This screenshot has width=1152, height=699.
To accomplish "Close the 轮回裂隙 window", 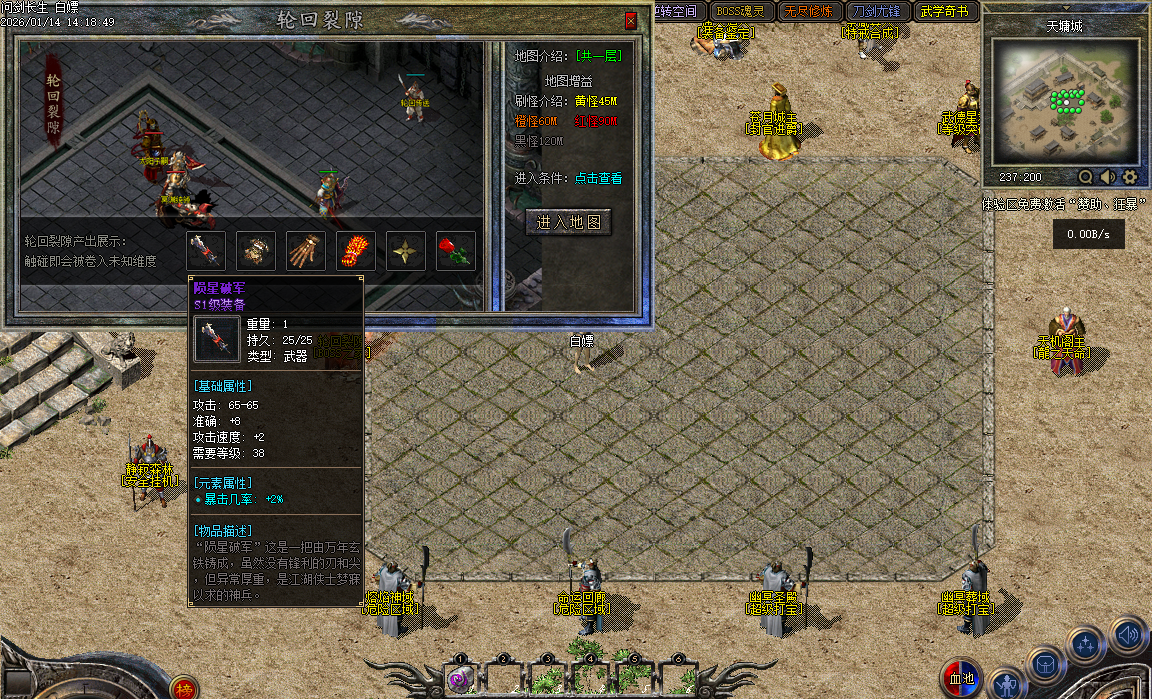I will [x=630, y=21].
